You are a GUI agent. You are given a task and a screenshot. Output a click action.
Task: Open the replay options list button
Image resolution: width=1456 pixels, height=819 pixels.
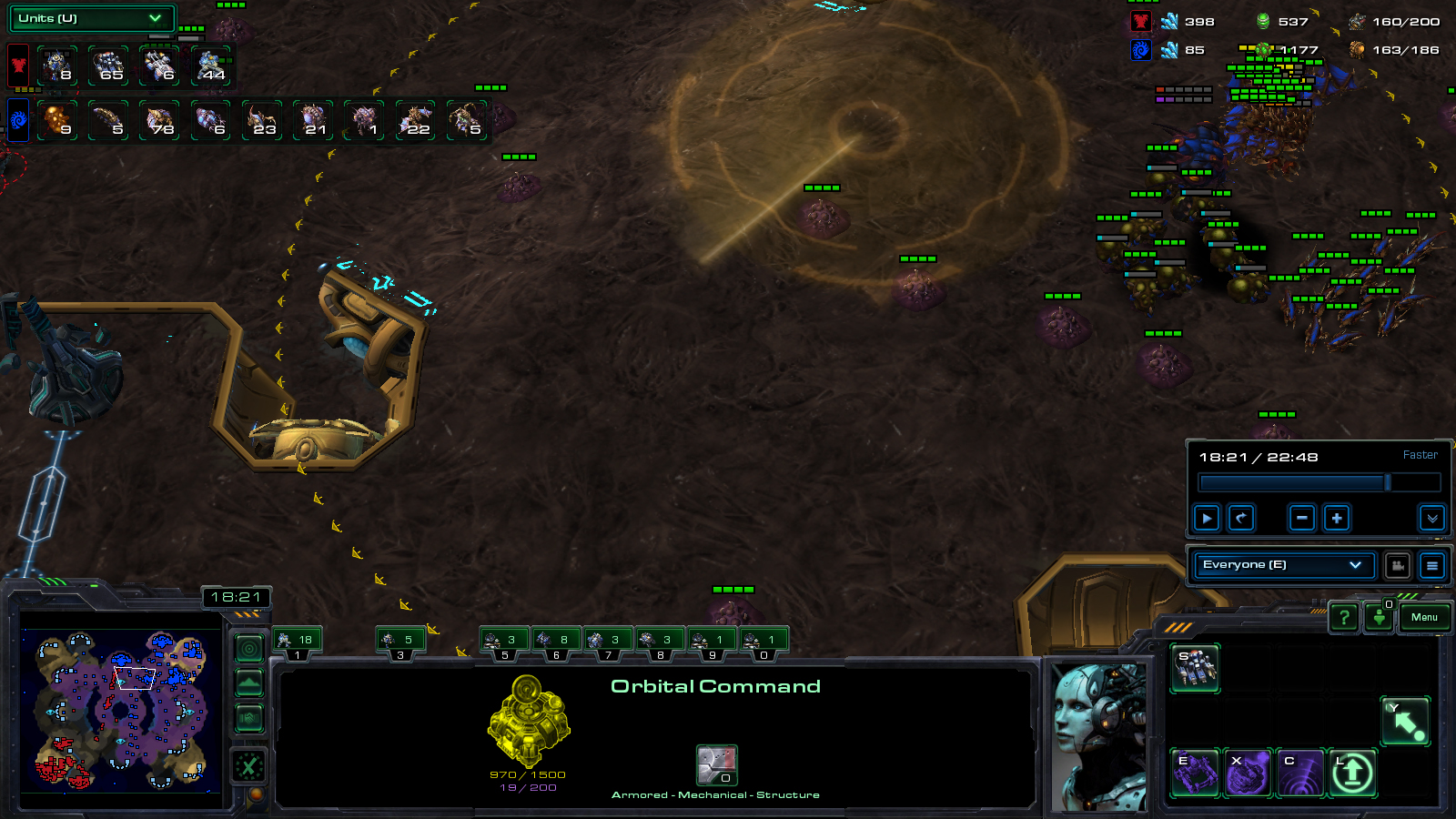(x=1432, y=566)
